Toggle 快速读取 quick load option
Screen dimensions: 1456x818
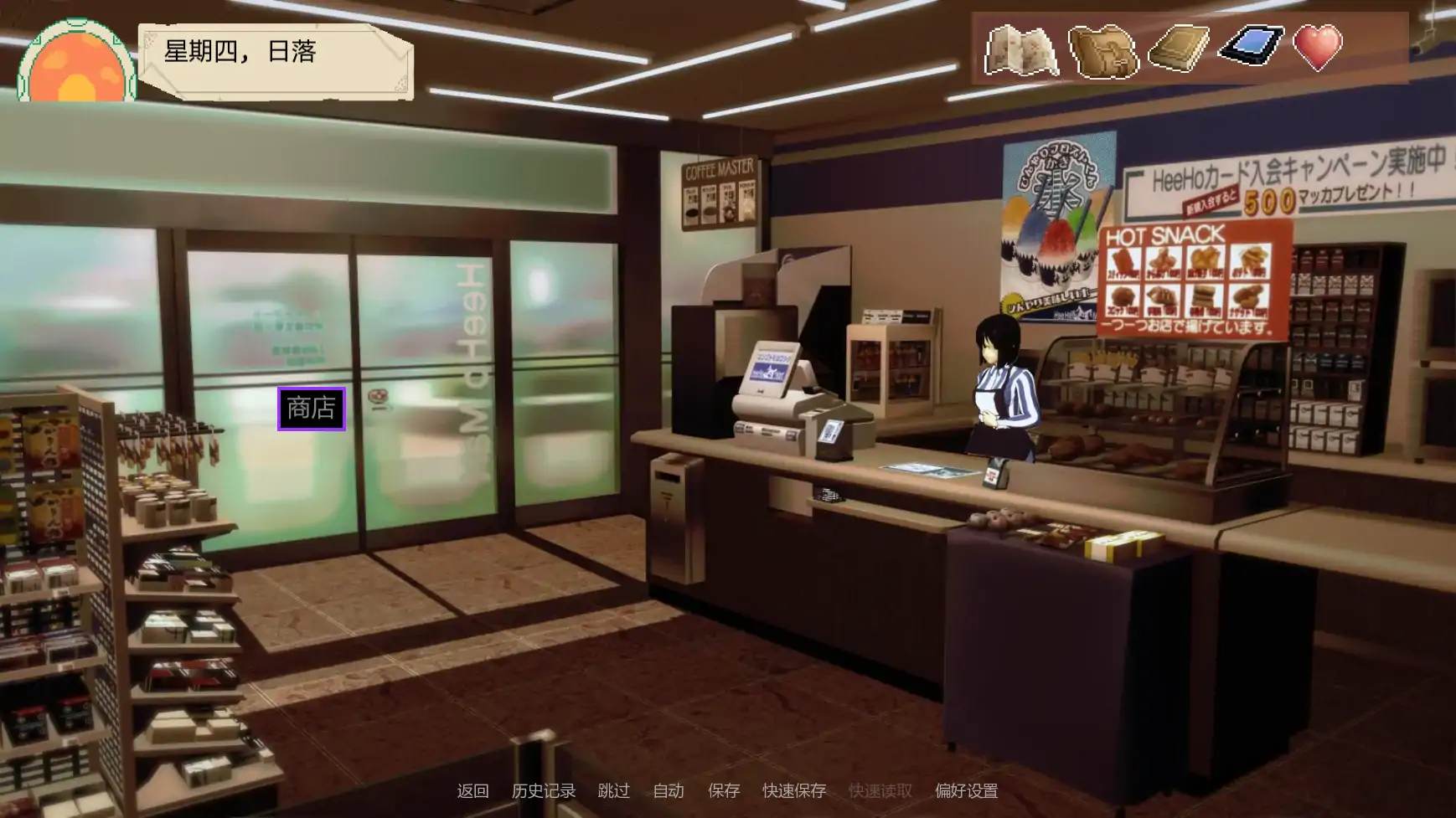(880, 790)
